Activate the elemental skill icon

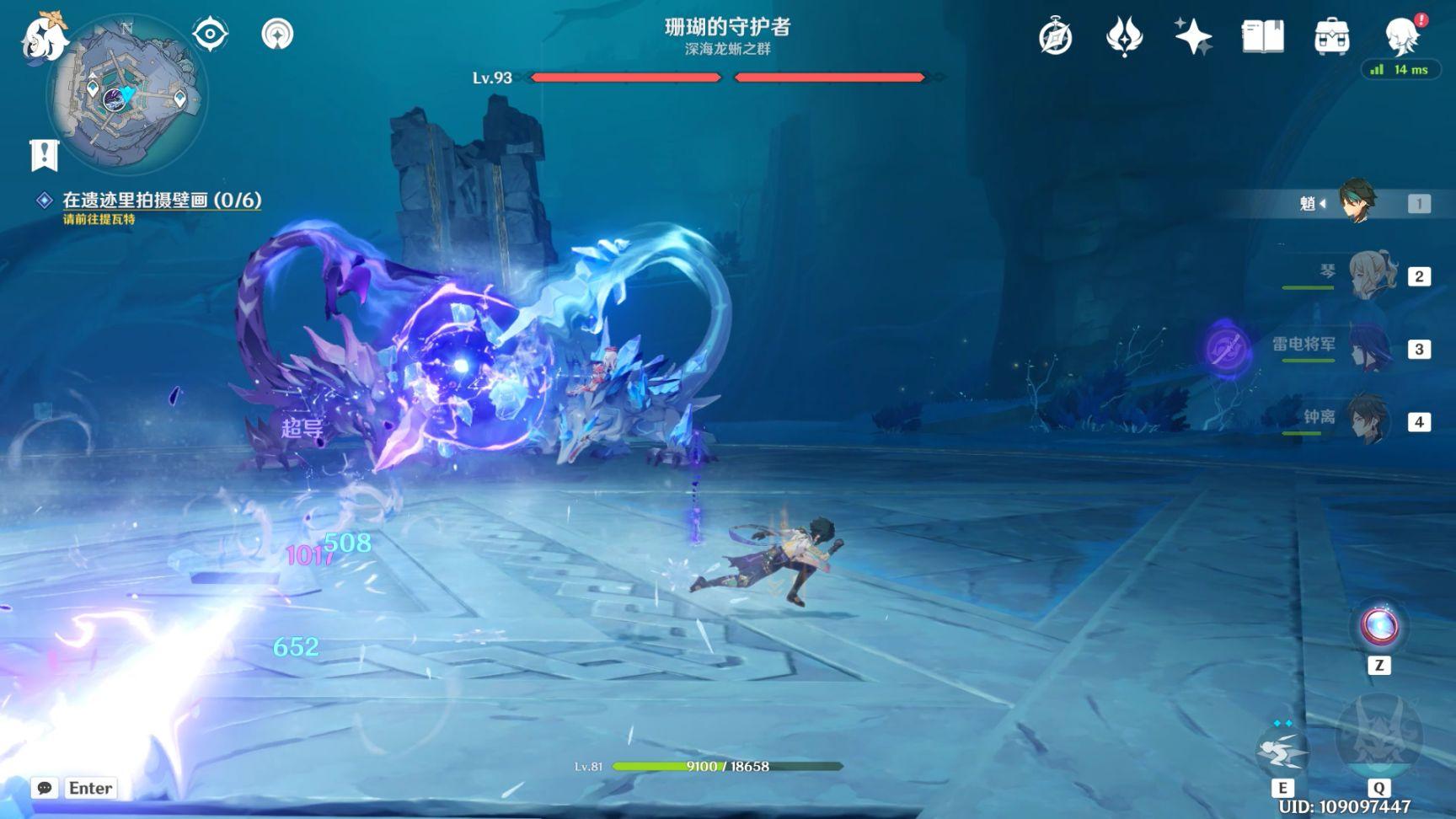coord(1282,751)
